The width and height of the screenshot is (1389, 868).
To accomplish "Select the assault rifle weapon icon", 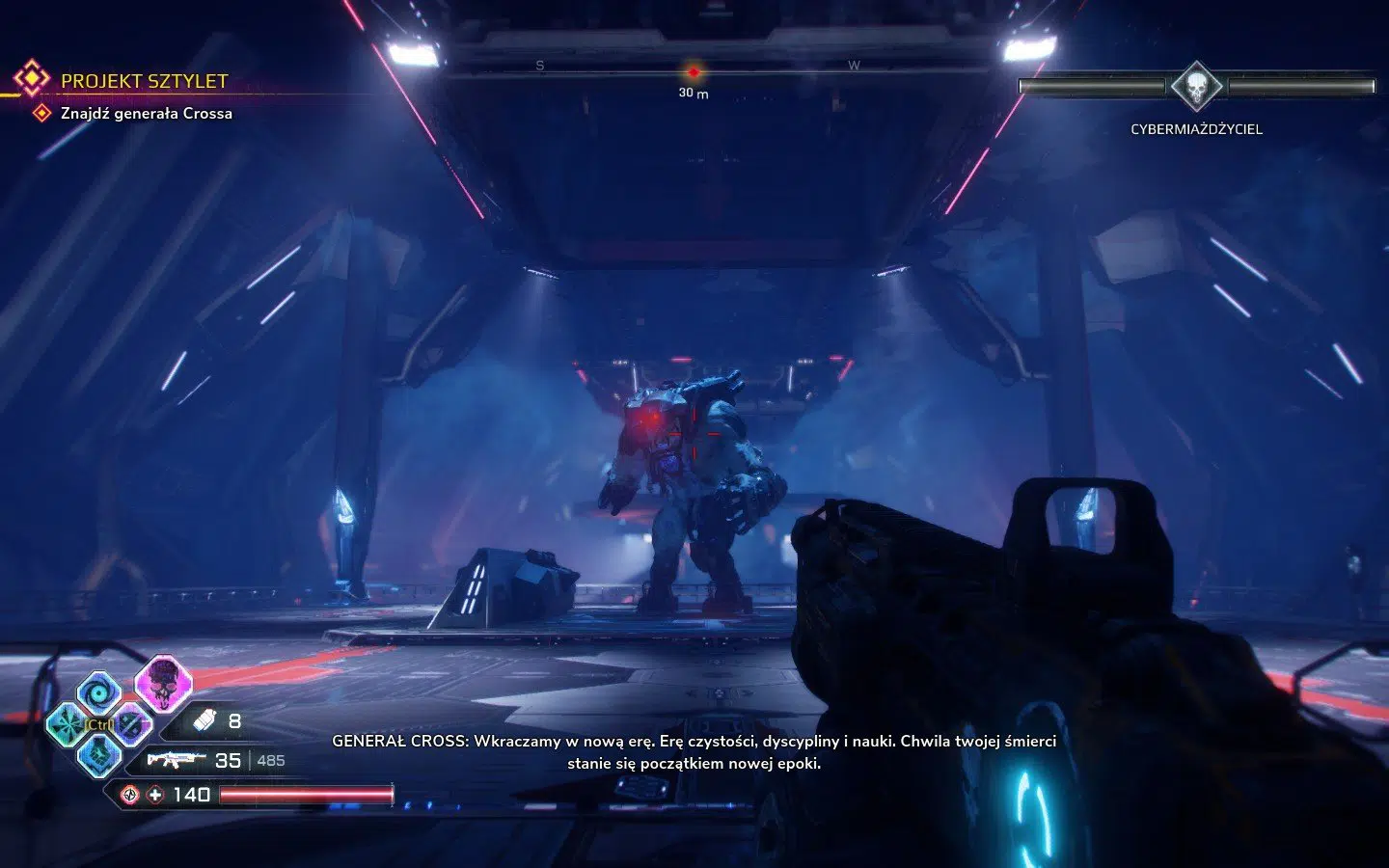I will (x=175, y=760).
